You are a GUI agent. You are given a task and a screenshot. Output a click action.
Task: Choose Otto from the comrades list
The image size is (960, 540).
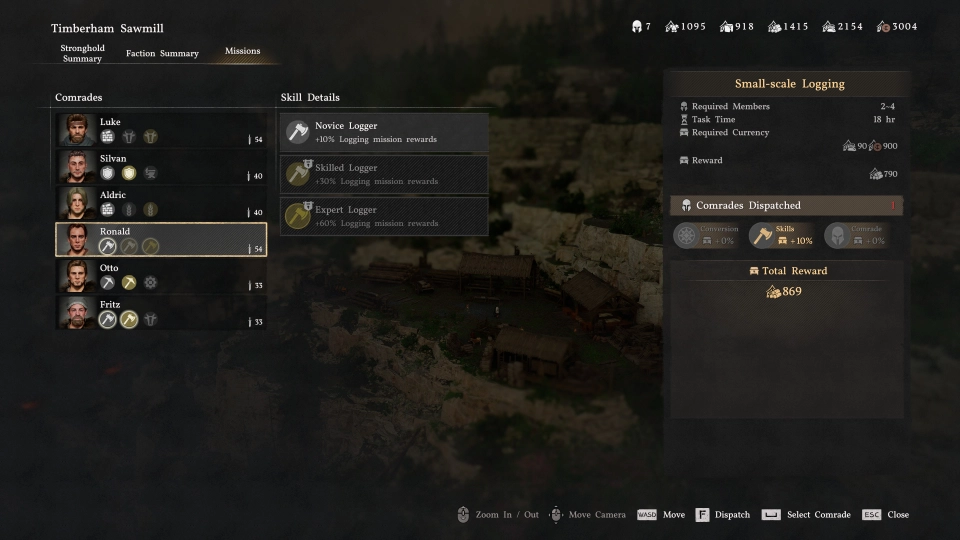pyautogui.click(x=161, y=276)
